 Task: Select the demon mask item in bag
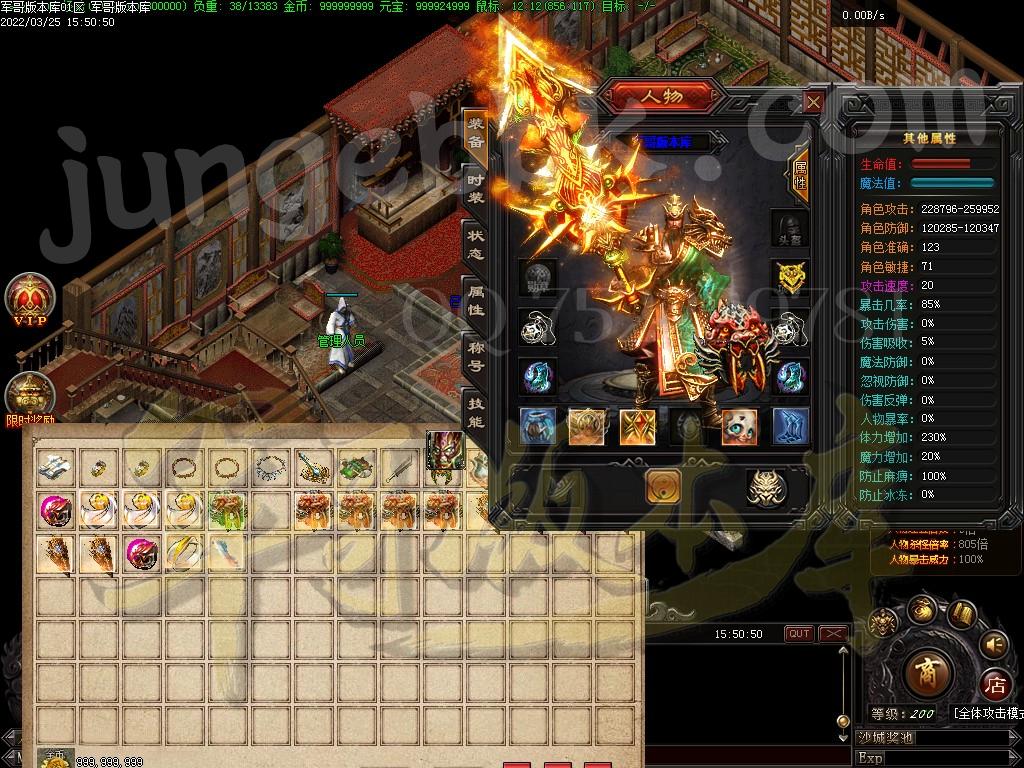point(445,449)
